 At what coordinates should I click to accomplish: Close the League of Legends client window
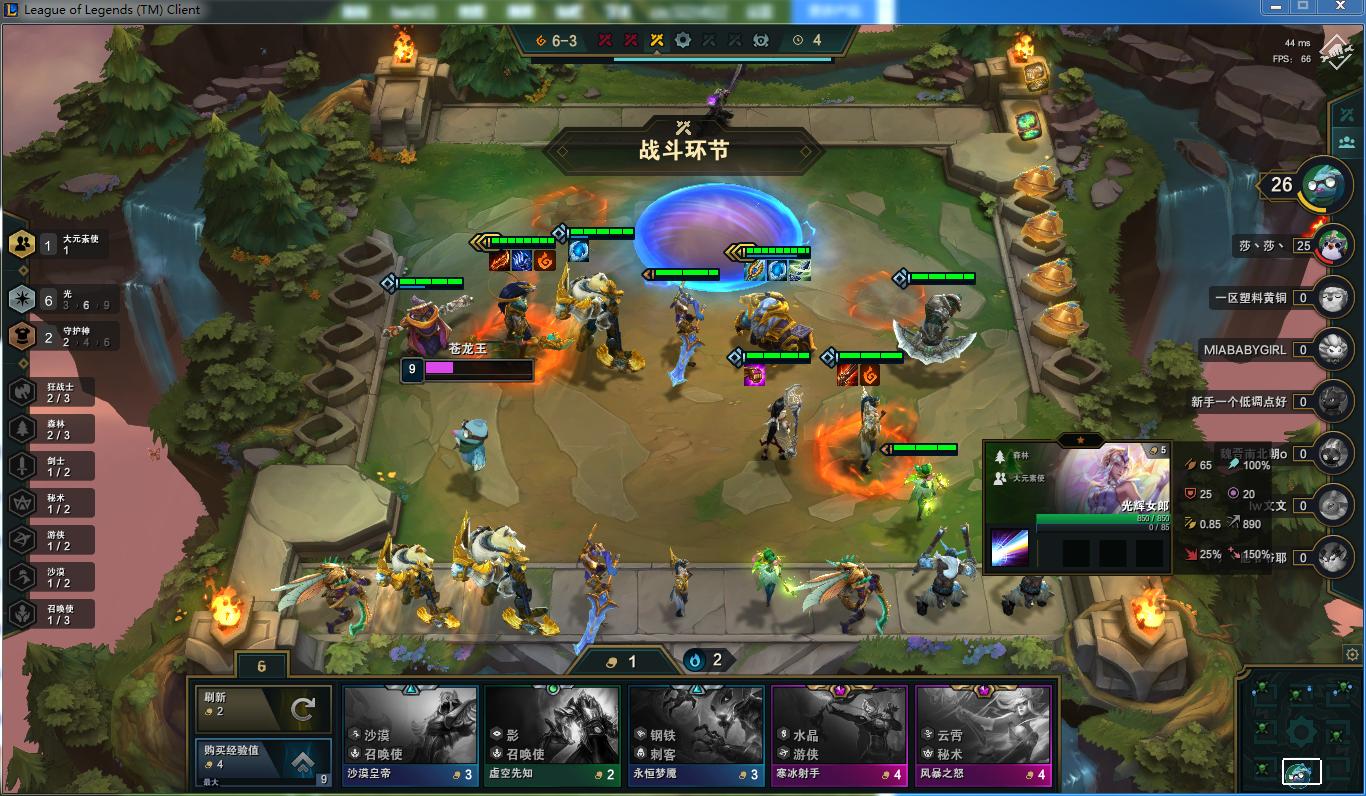point(1341,6)
